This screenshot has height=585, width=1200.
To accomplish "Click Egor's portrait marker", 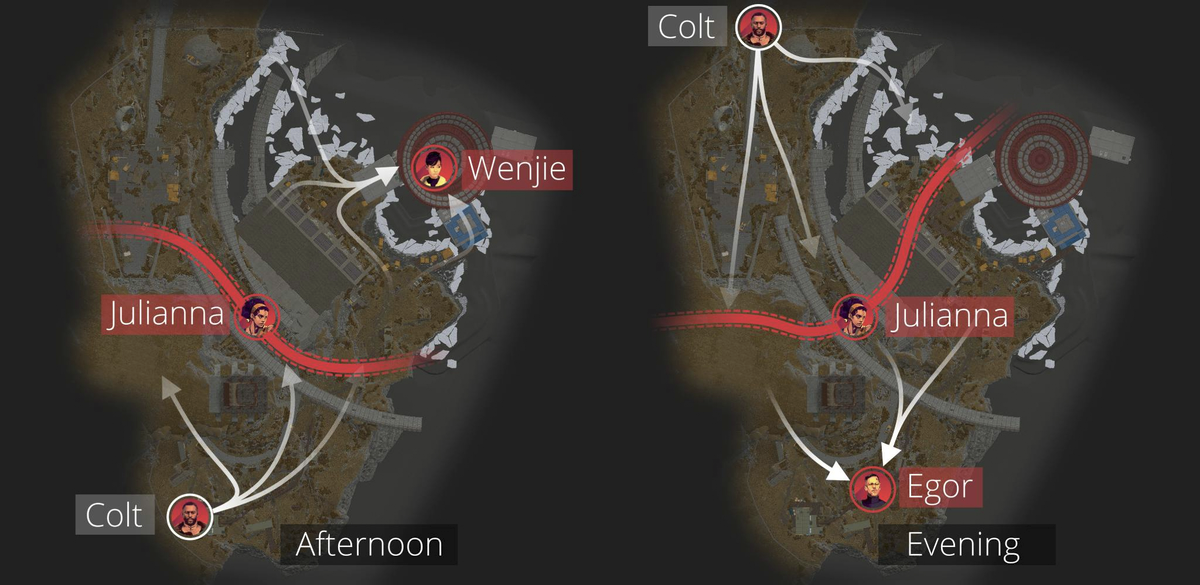I will (x=871, y=488).
